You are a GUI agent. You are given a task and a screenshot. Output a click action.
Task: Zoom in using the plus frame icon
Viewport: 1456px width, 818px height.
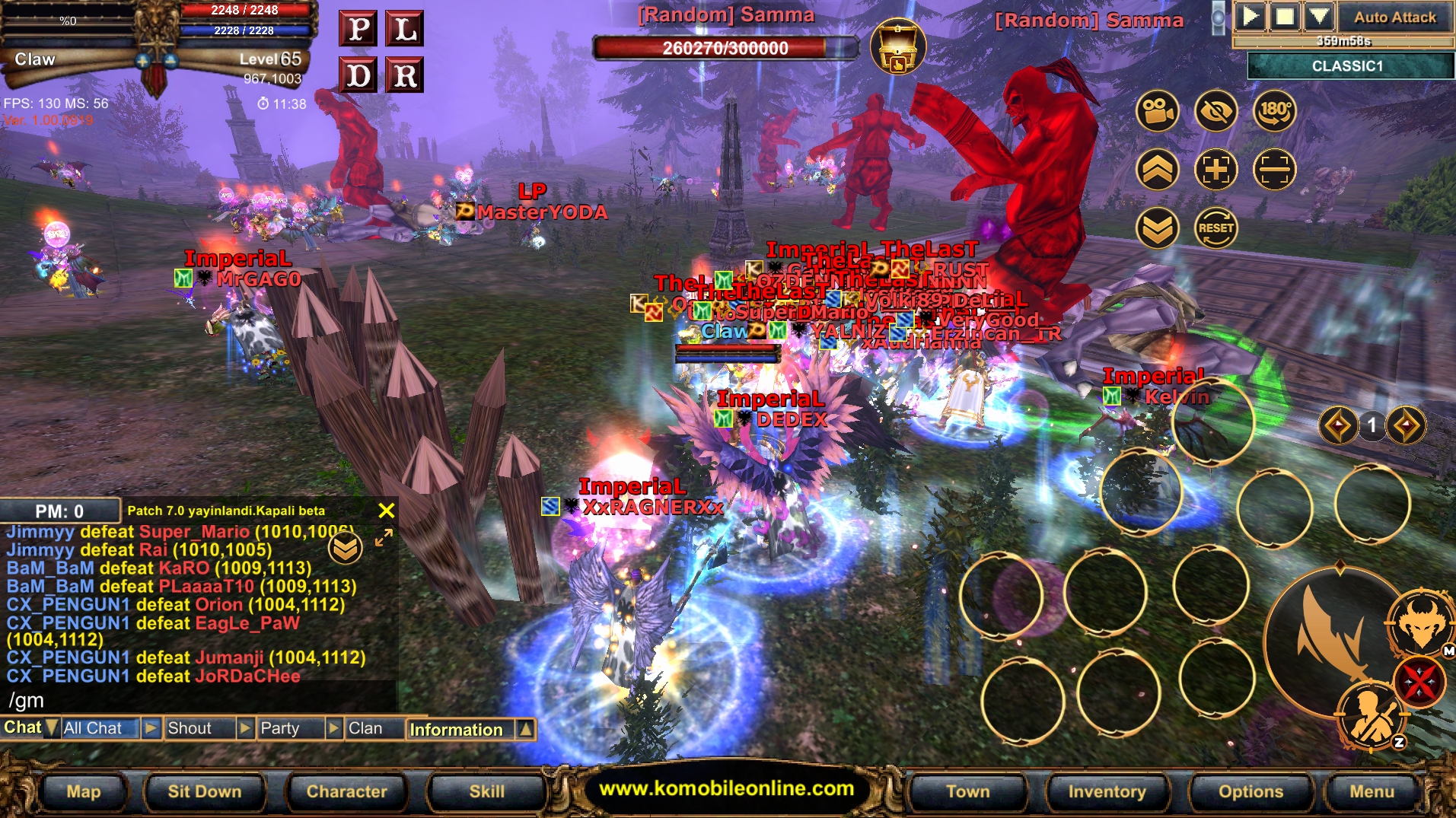1215,169
